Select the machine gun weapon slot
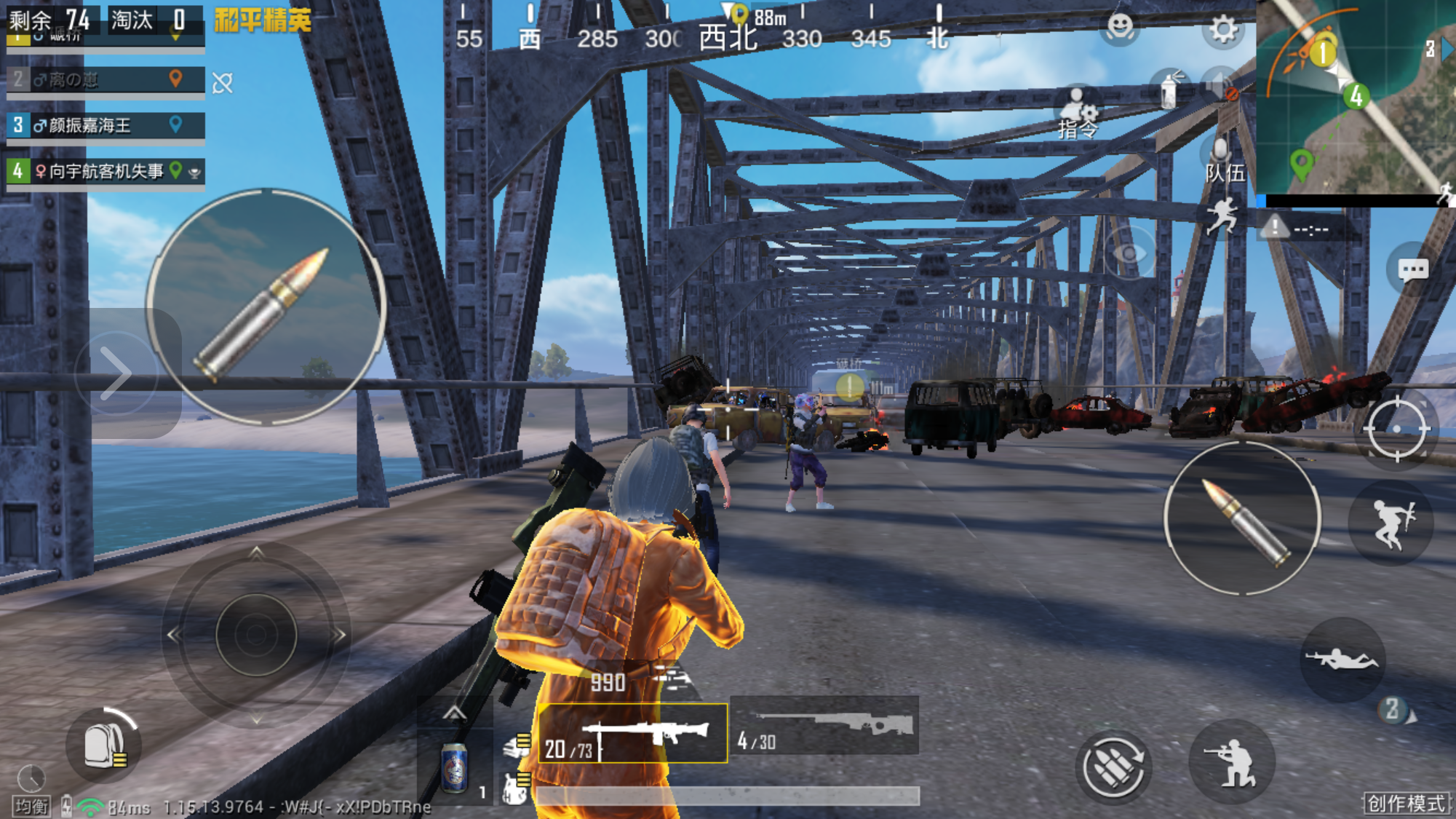Screen dimensions: 1456x819 point(633,733)
